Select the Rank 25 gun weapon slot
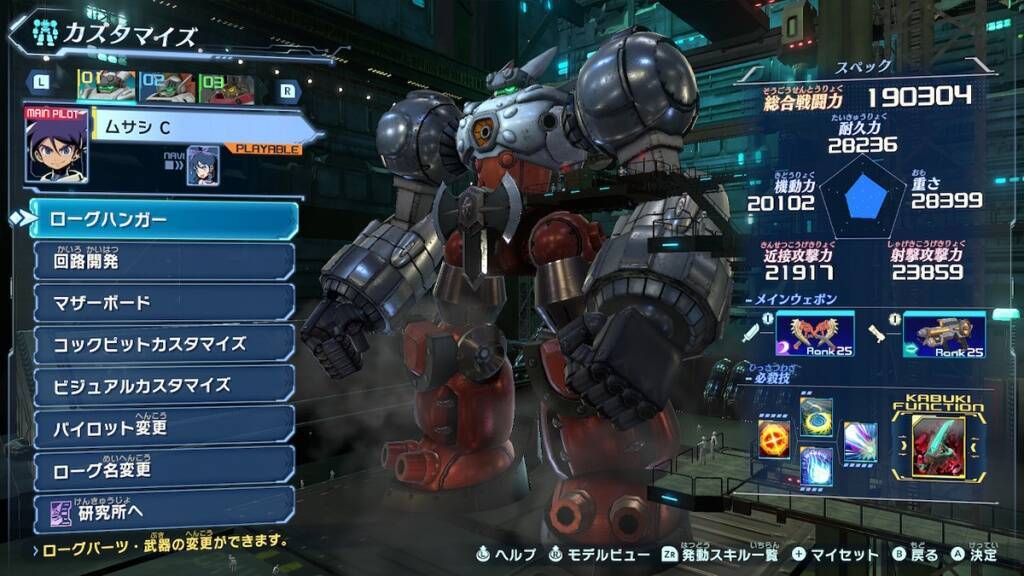This screenshot has width=1024, height=576. [944, 334]
